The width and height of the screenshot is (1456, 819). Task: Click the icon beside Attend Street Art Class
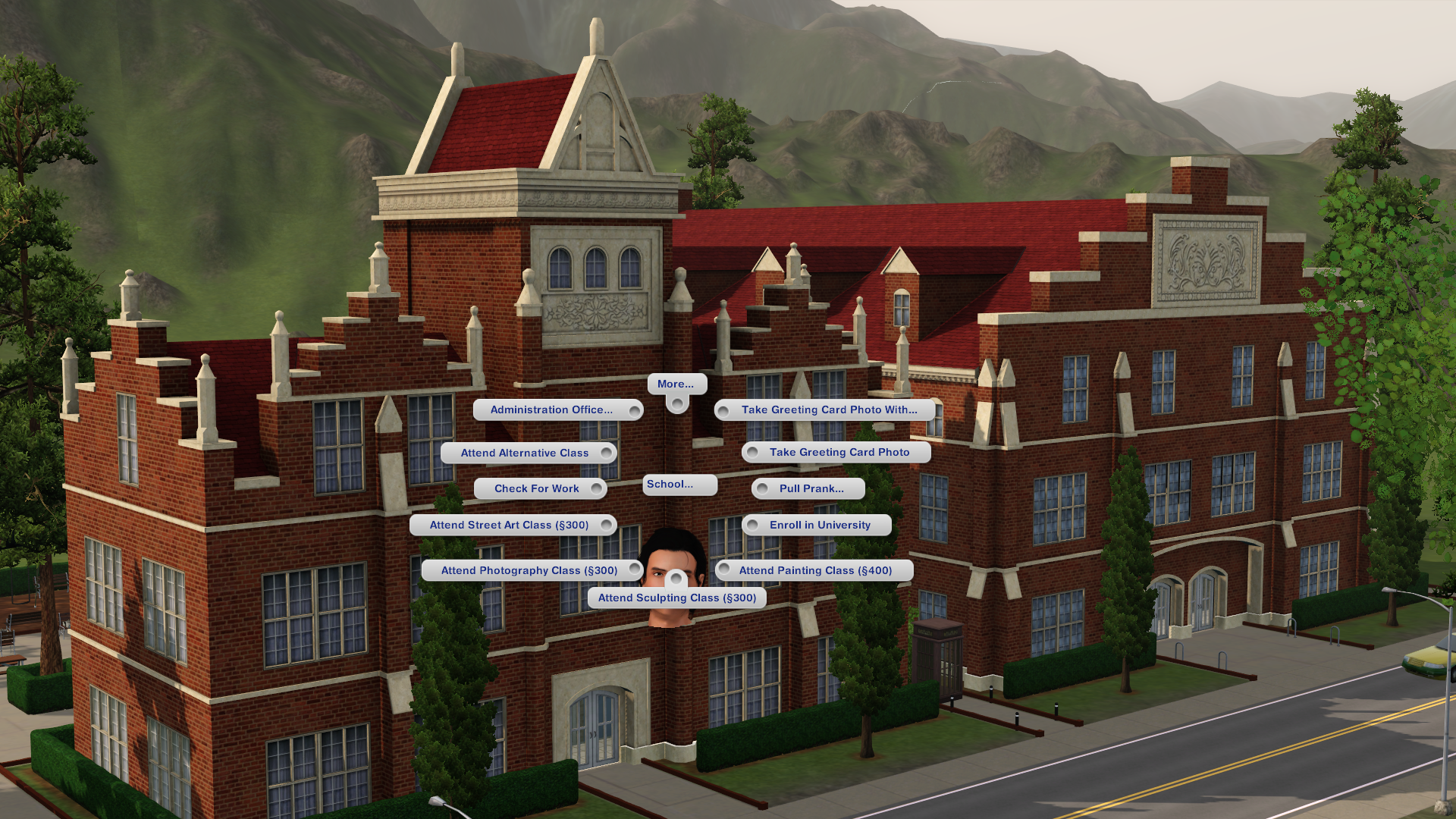click(x=607, y=524)
